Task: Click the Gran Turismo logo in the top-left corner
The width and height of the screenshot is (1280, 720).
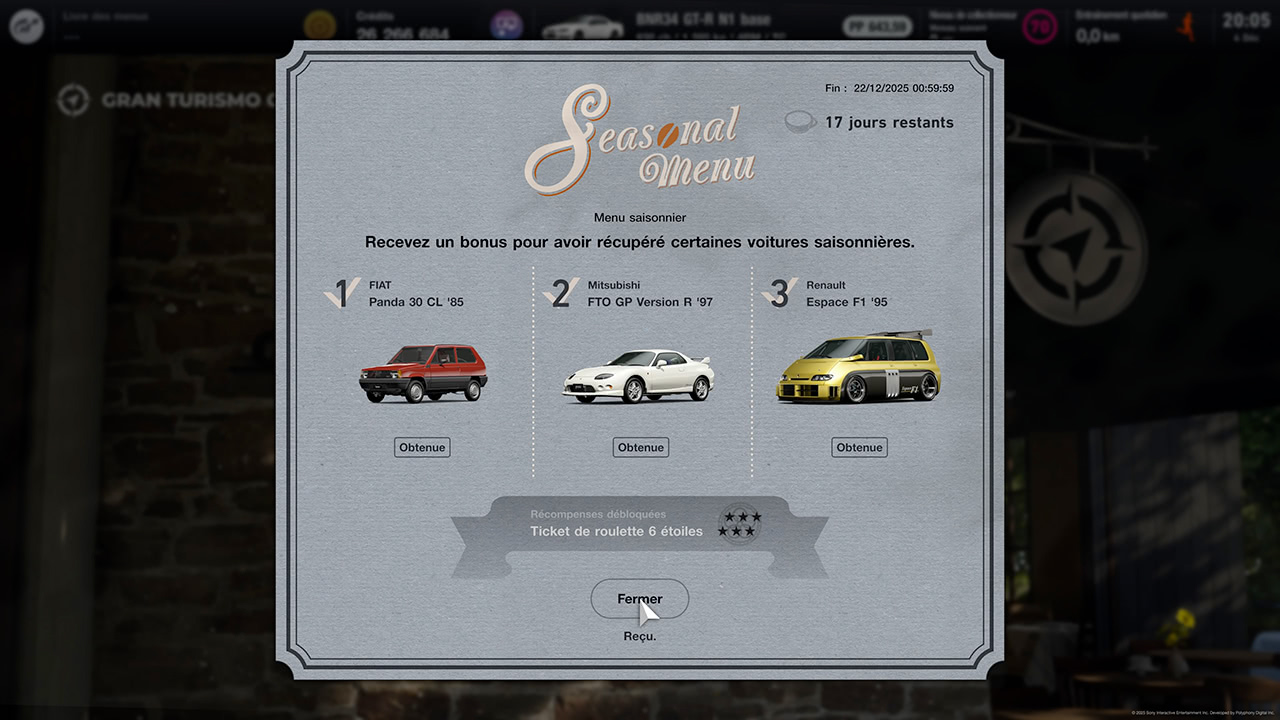Action: 25,25
